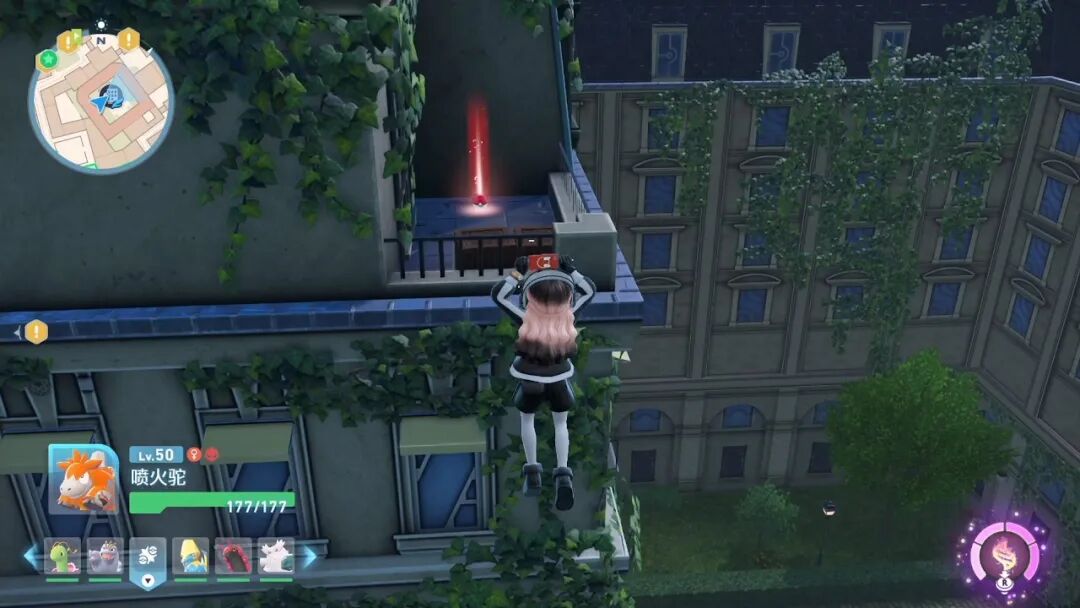The width and height of the screenshot is (1080, 608).
Task: Click the highlighted Poké Ball swap slot
Action: [148, 559]
